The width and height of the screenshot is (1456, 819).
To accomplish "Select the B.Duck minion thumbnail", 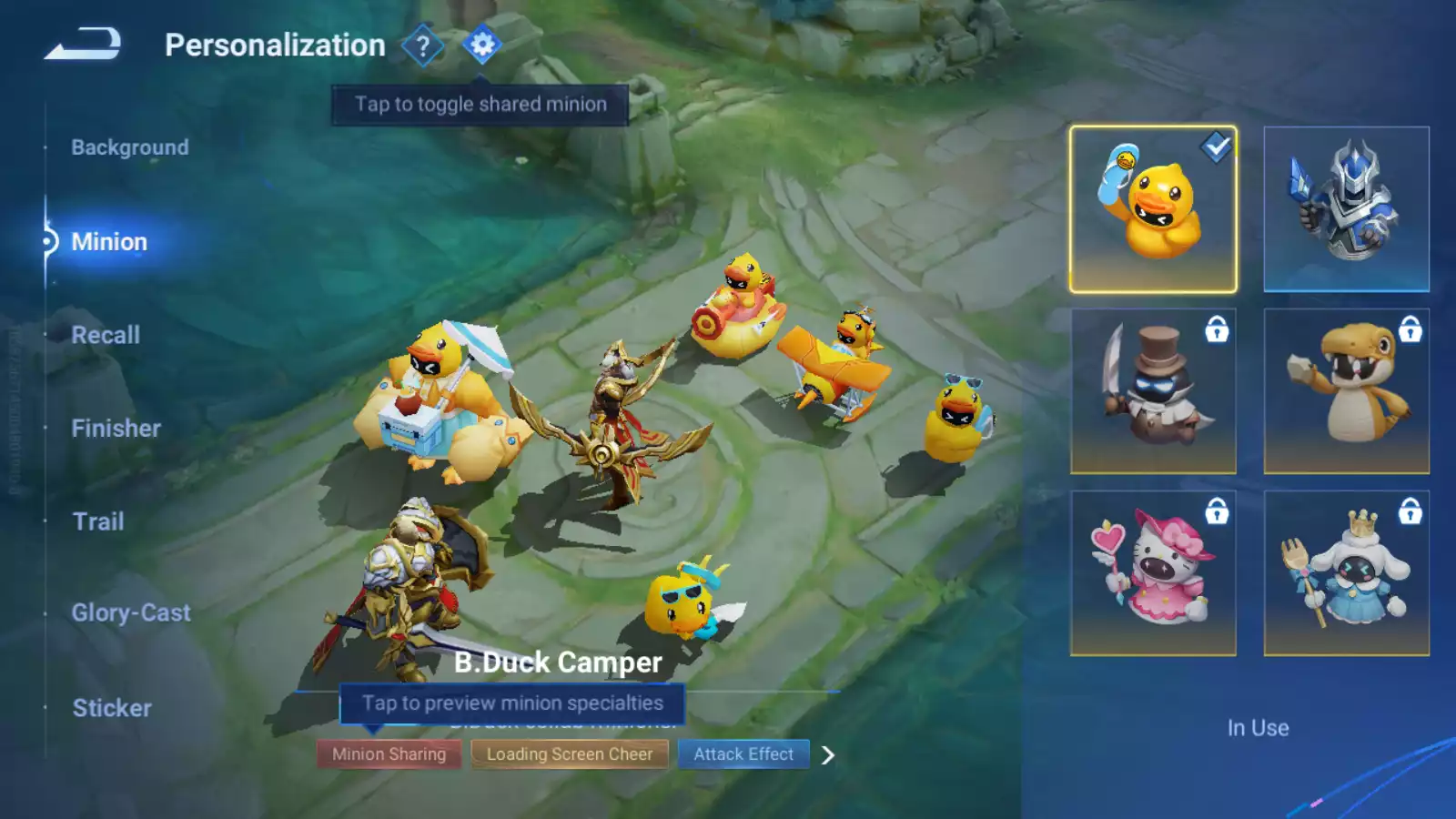I will pos(1153,209).
